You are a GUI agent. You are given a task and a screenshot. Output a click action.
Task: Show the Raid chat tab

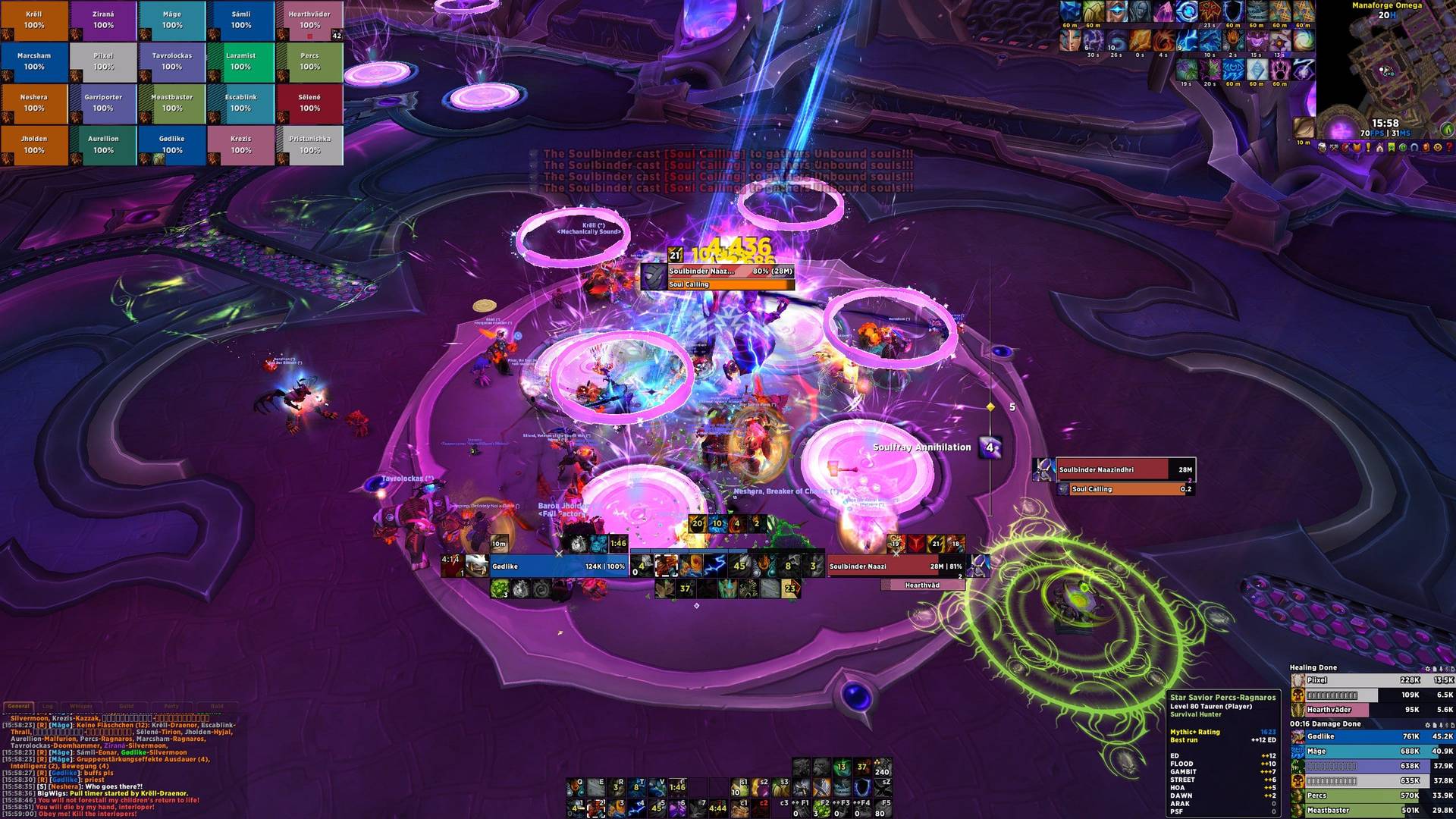tap(217, 706)
